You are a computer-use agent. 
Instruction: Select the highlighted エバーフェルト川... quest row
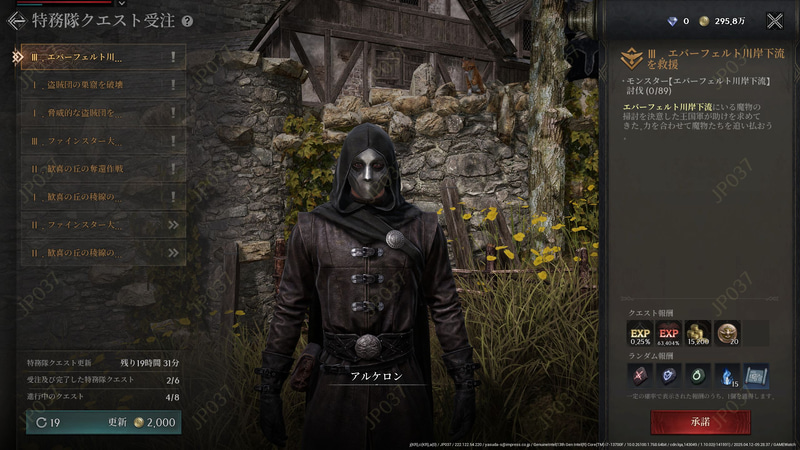click(100, 57)
